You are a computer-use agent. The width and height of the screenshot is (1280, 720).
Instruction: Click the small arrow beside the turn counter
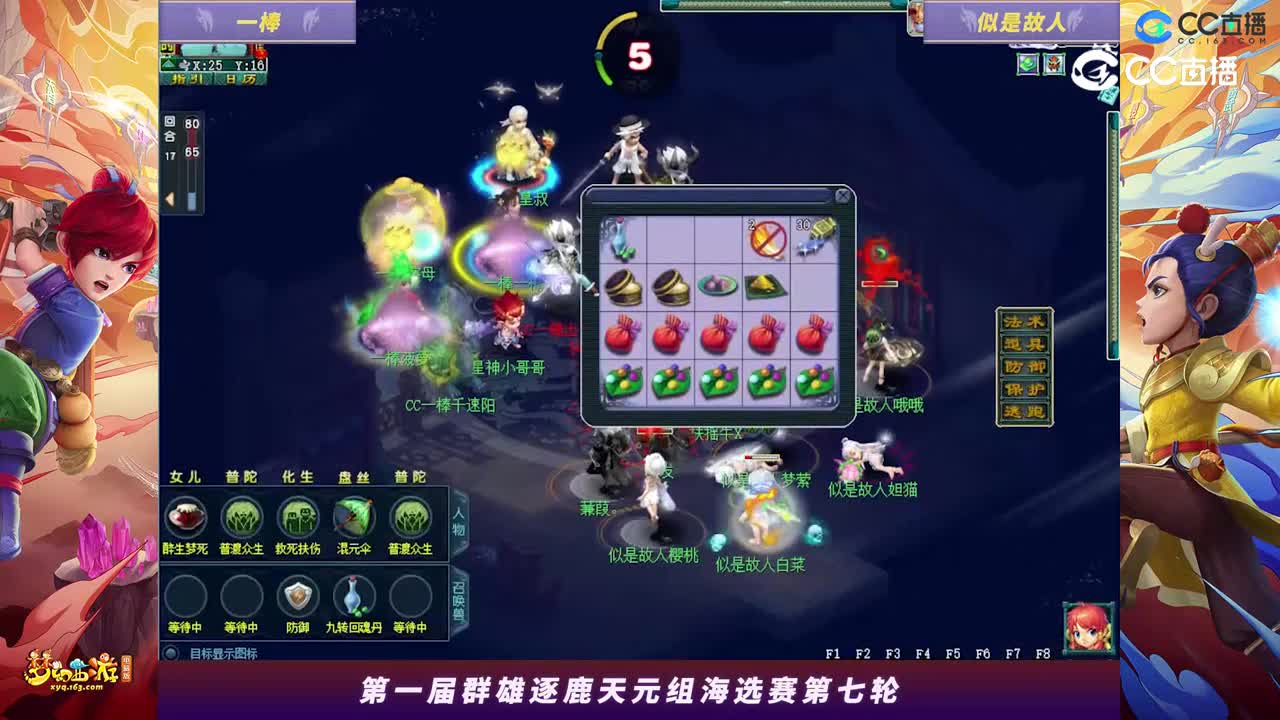169,198
